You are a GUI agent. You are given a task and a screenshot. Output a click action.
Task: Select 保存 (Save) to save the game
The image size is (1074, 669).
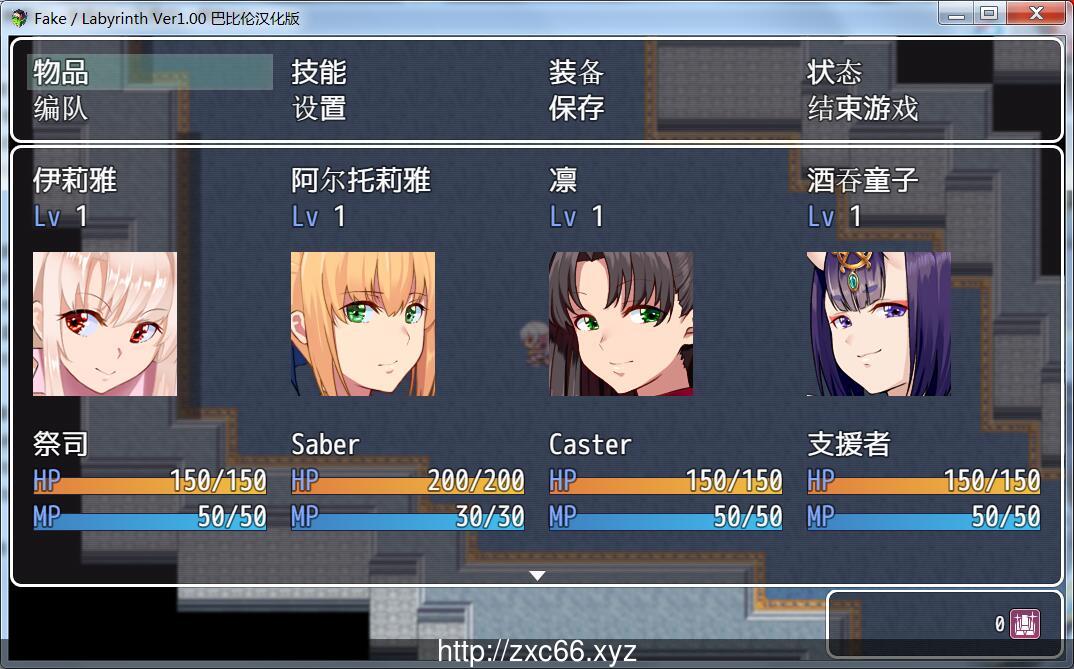(x=577, y=108)
